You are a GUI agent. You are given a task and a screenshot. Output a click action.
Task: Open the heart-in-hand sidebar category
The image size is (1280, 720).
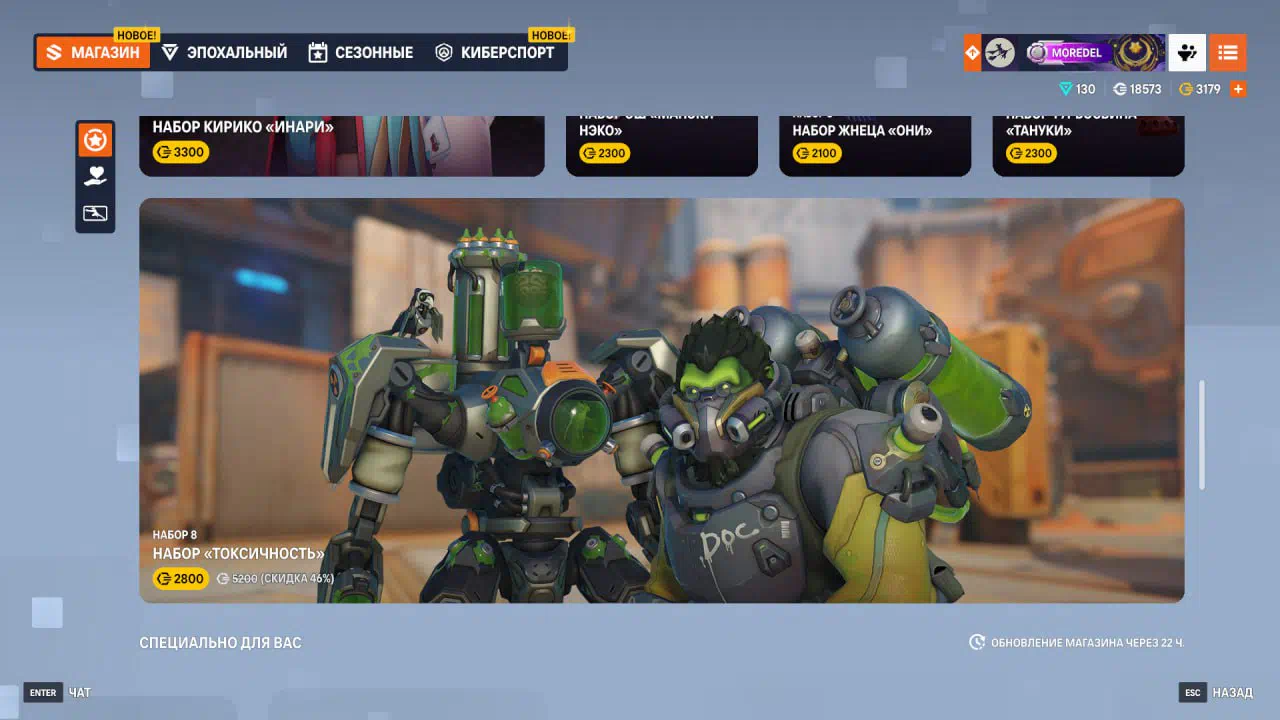coord(95,177)
